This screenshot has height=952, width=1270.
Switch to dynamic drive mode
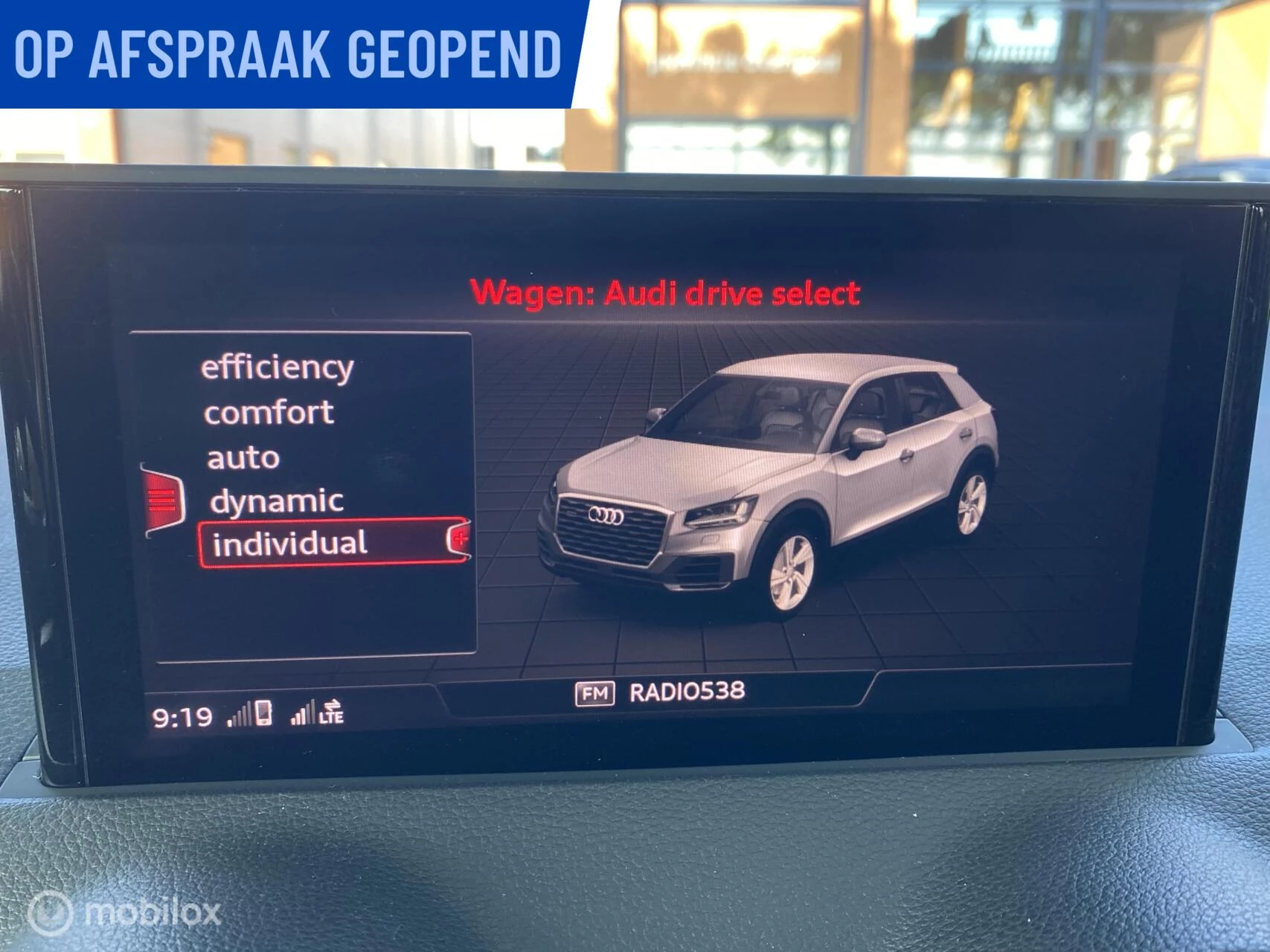click(278, 500)
